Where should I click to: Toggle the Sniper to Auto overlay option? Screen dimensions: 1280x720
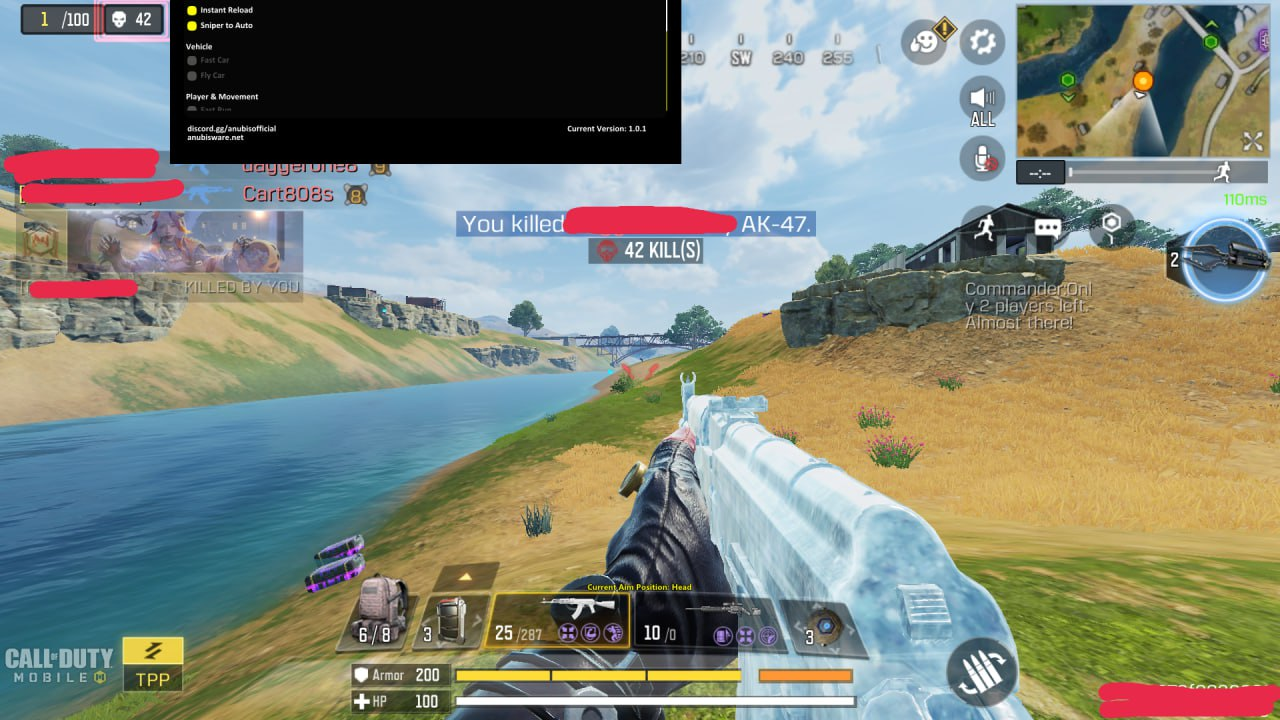click(192, 25)
